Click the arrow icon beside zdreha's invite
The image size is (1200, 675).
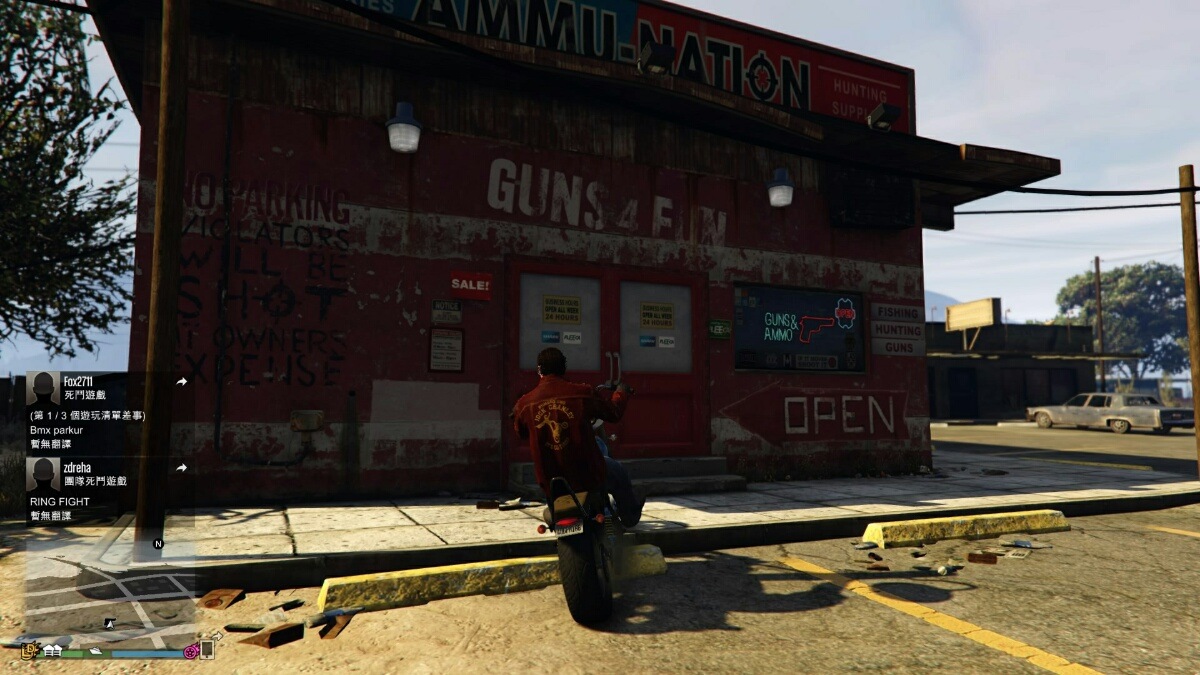182,468
